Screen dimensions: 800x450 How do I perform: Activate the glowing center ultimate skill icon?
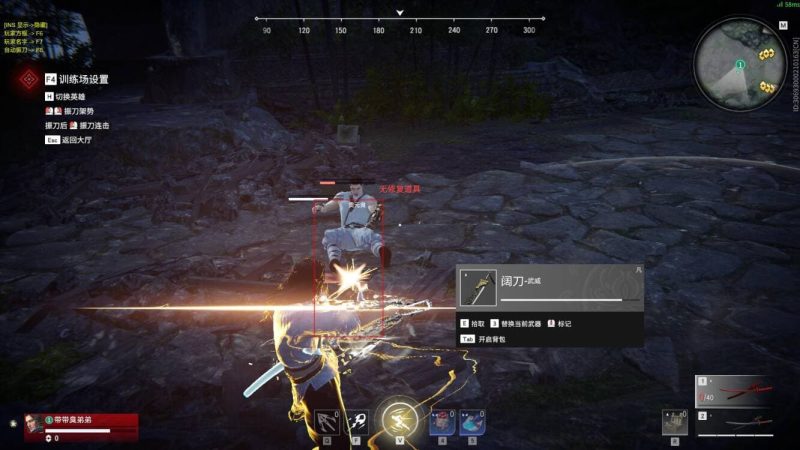point(400,417)
